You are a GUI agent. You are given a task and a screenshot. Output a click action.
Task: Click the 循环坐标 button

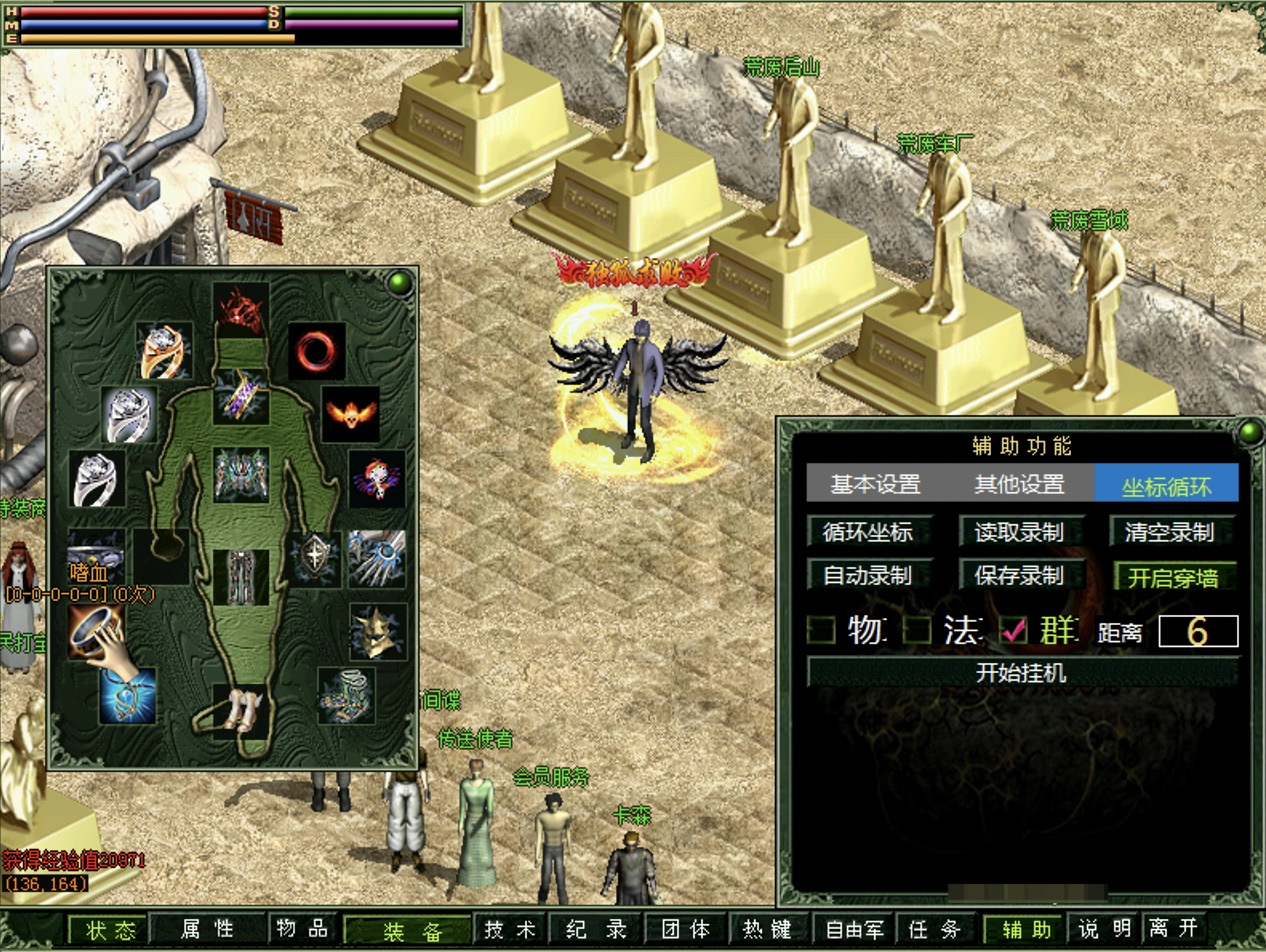click(868, 532)
